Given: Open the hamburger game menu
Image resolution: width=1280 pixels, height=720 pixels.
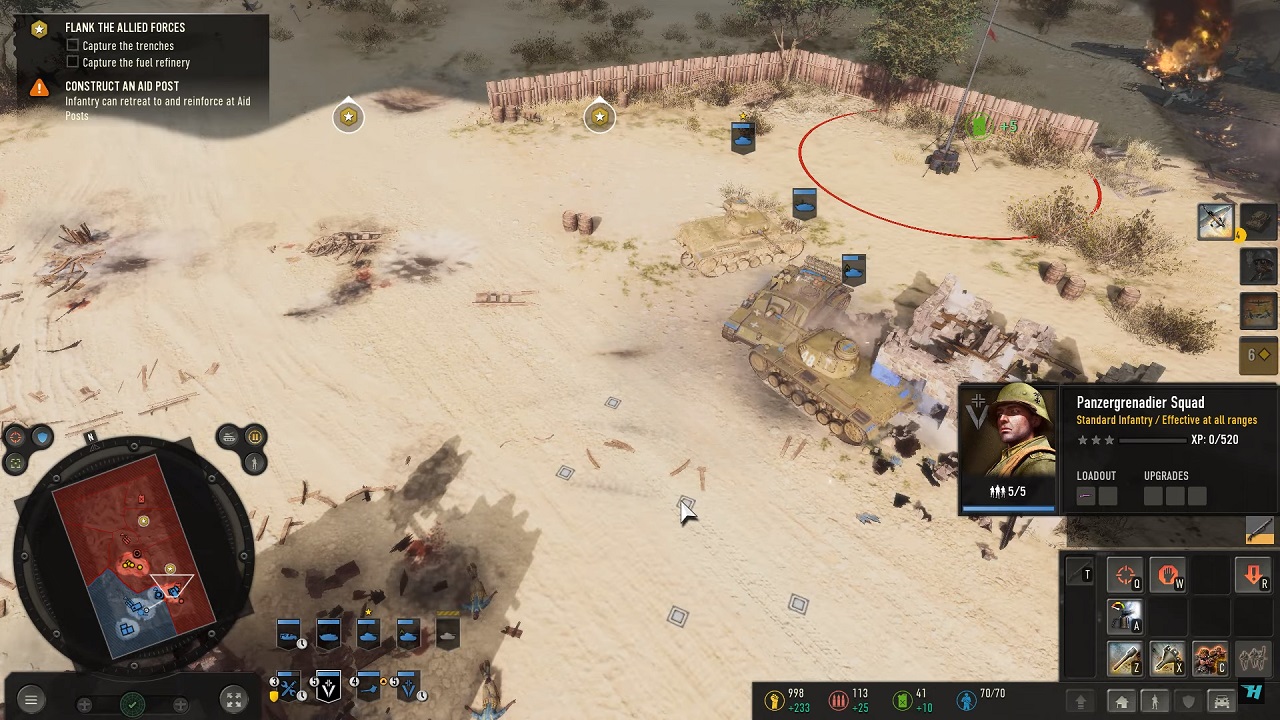Looking at the screenshot, I should click(30, 701).
